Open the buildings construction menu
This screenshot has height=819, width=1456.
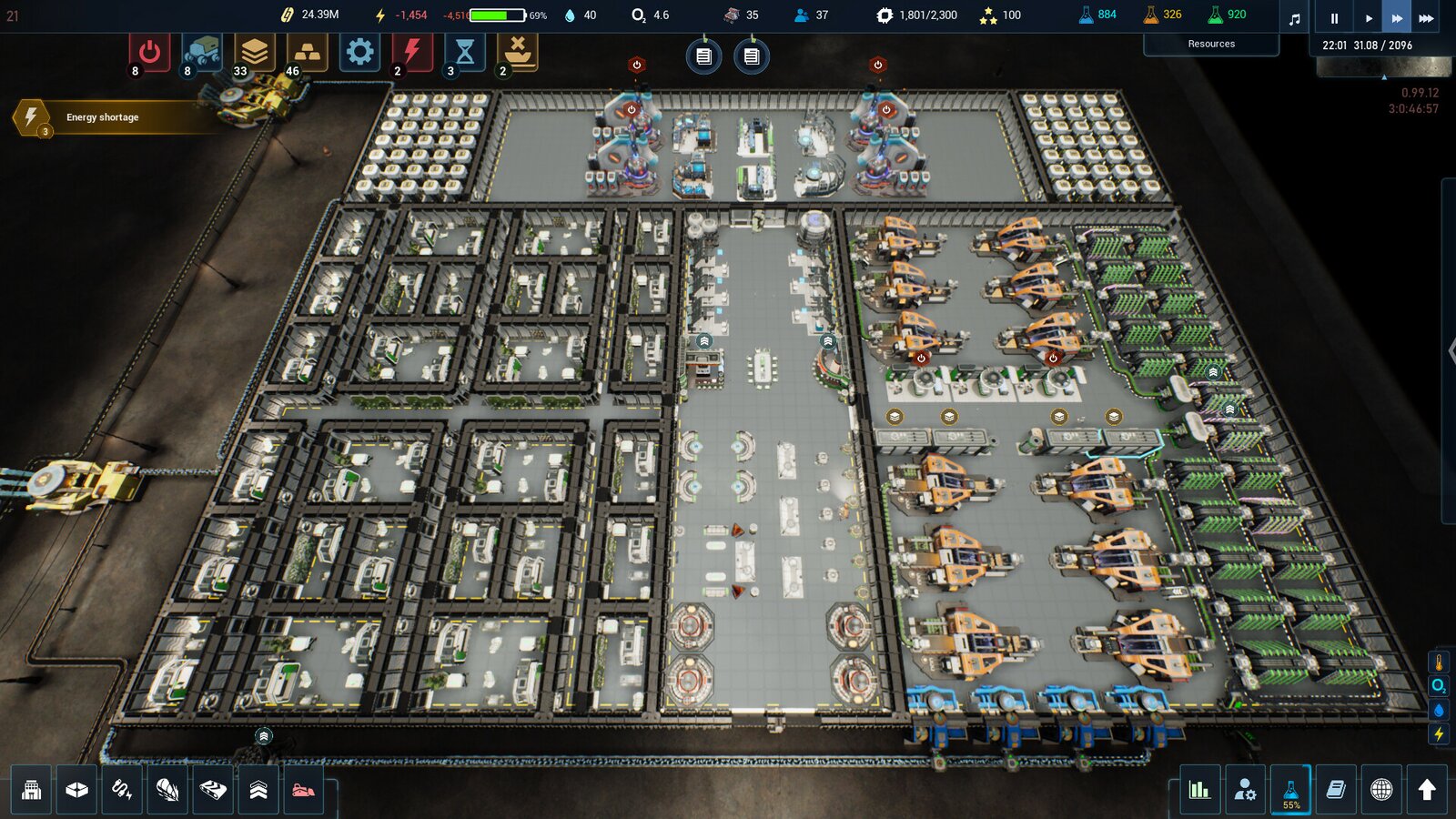click(x=32, y=789)
